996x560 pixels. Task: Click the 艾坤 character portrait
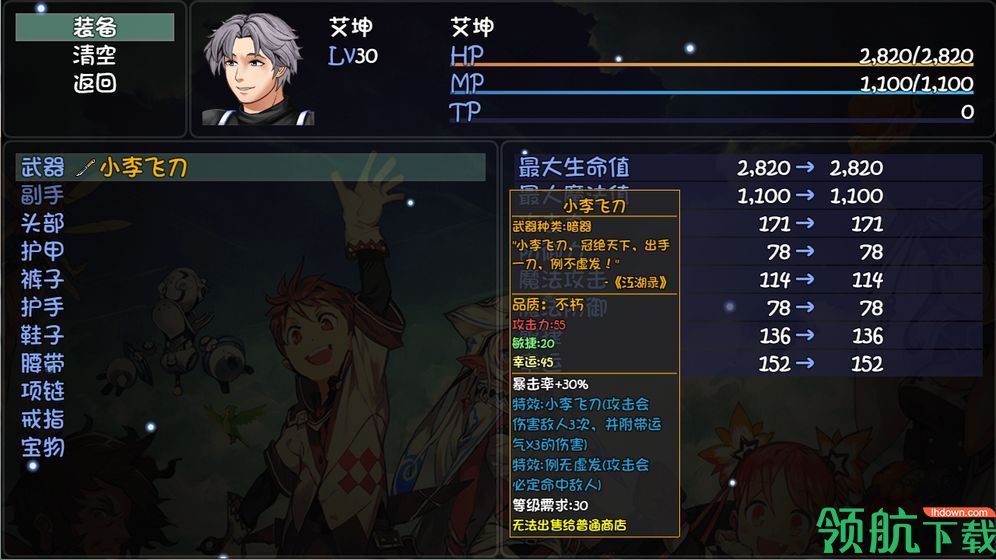click(x=258, y=70)
